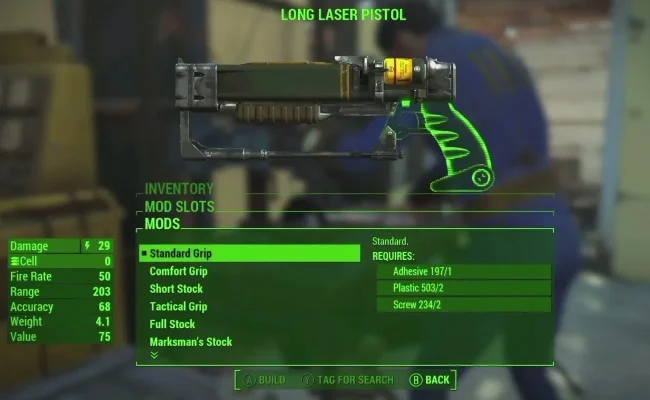Pick the Short Stock mod
This screenshot has width=650, height=400.
pos(176,289)
